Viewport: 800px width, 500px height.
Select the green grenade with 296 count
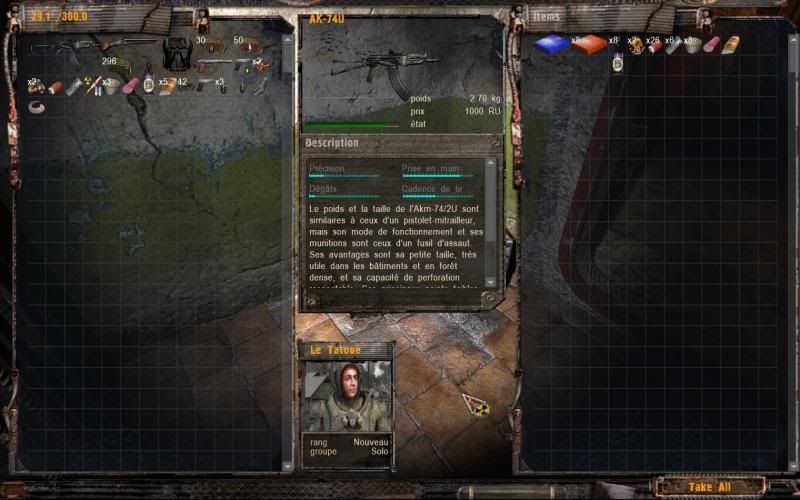tap(122, 67)
